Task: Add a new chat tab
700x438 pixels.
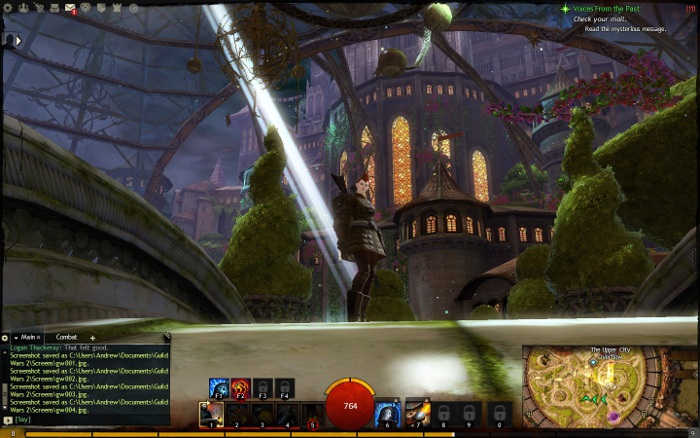Action: pyautogui.click(x=92, y=338)
